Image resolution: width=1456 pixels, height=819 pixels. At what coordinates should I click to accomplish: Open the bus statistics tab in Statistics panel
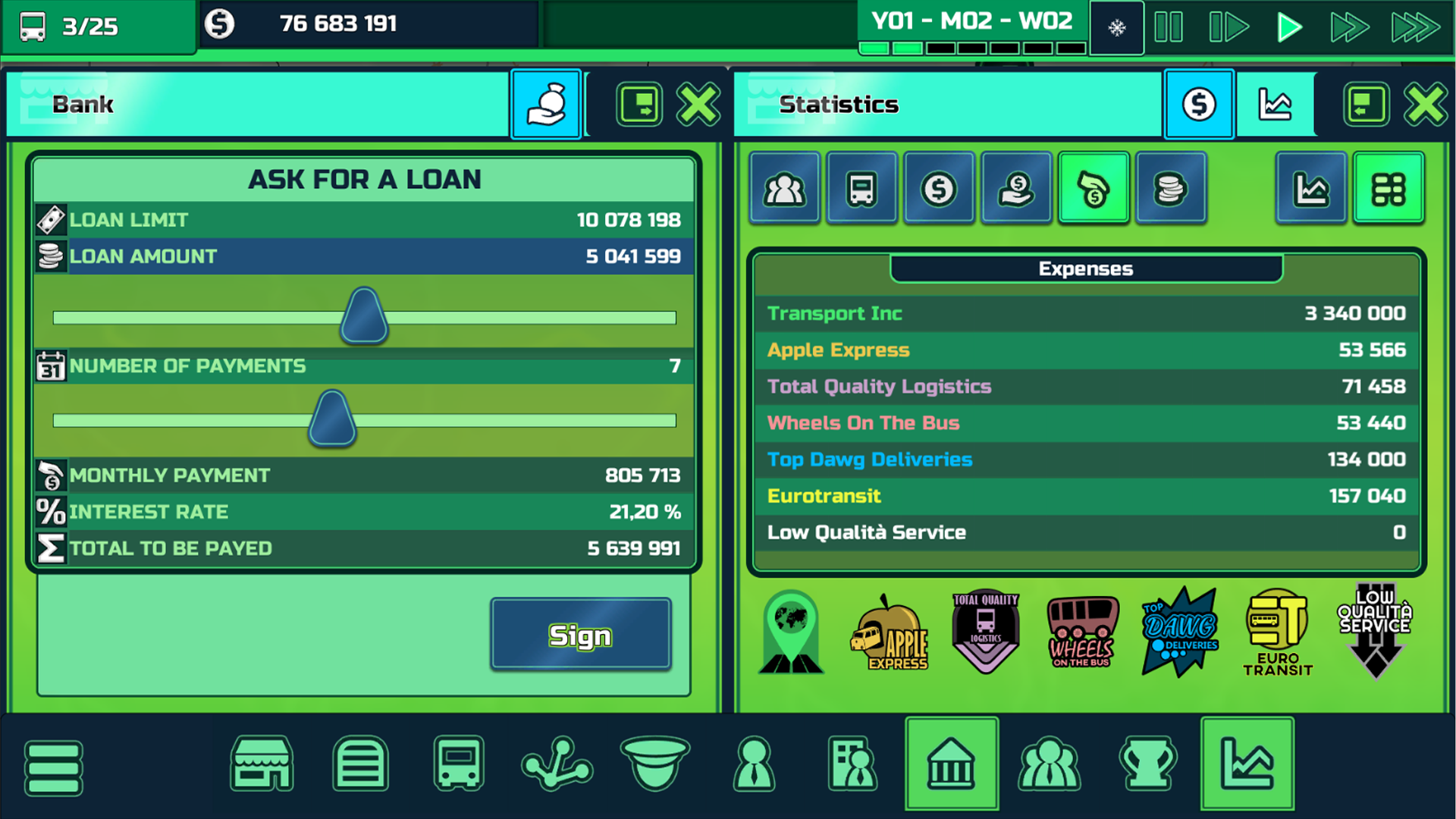(x=861, y=187)
